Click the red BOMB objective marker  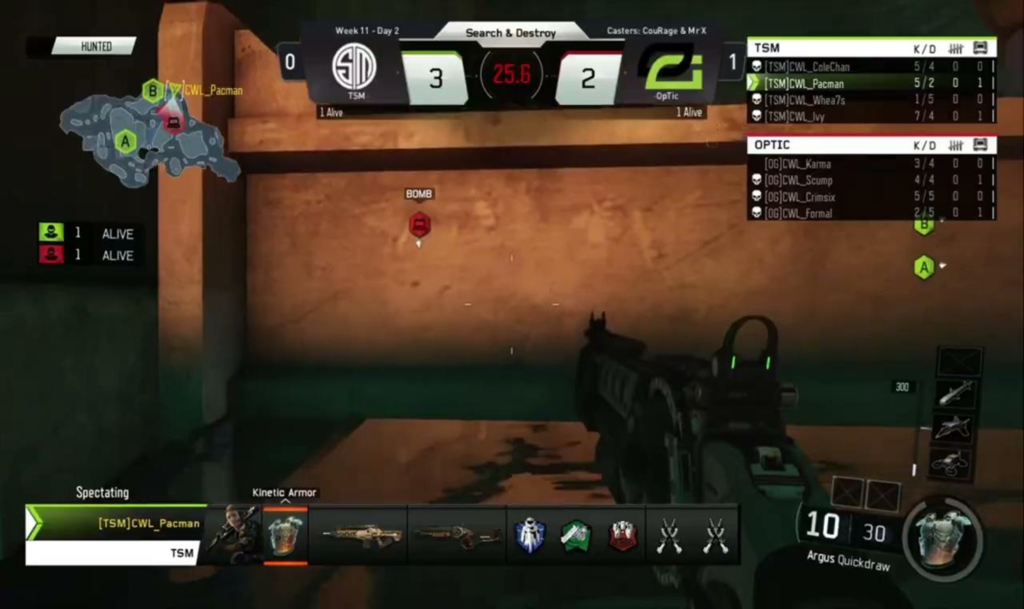(420, 224)
